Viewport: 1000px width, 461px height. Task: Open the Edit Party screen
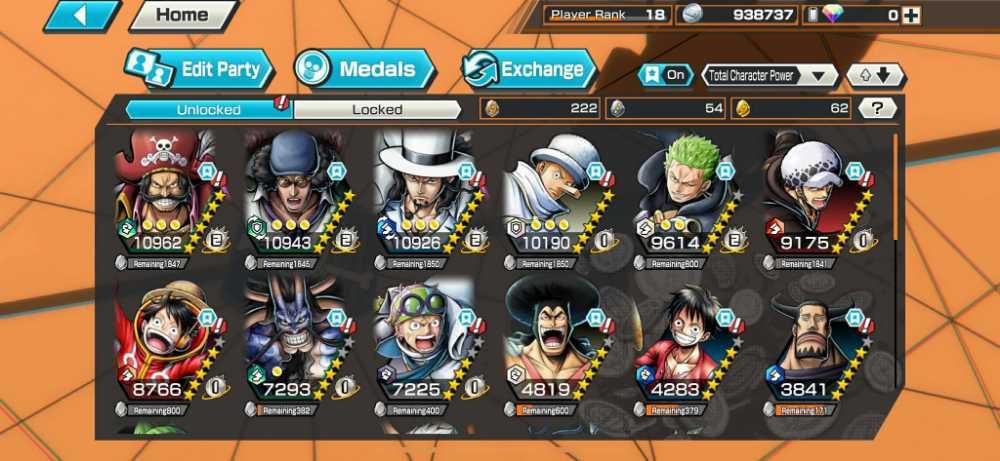198,69
